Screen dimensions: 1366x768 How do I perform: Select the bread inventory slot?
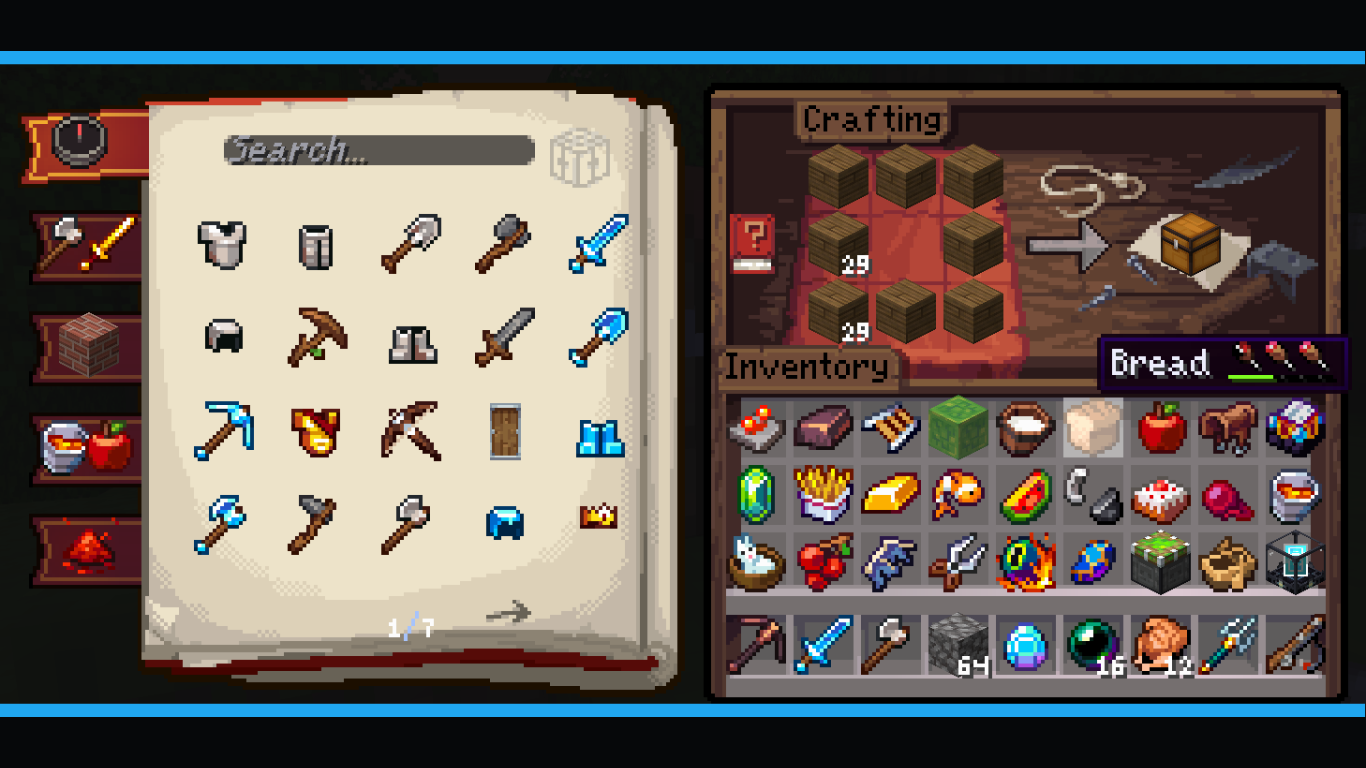click(x=1093, y=429)
